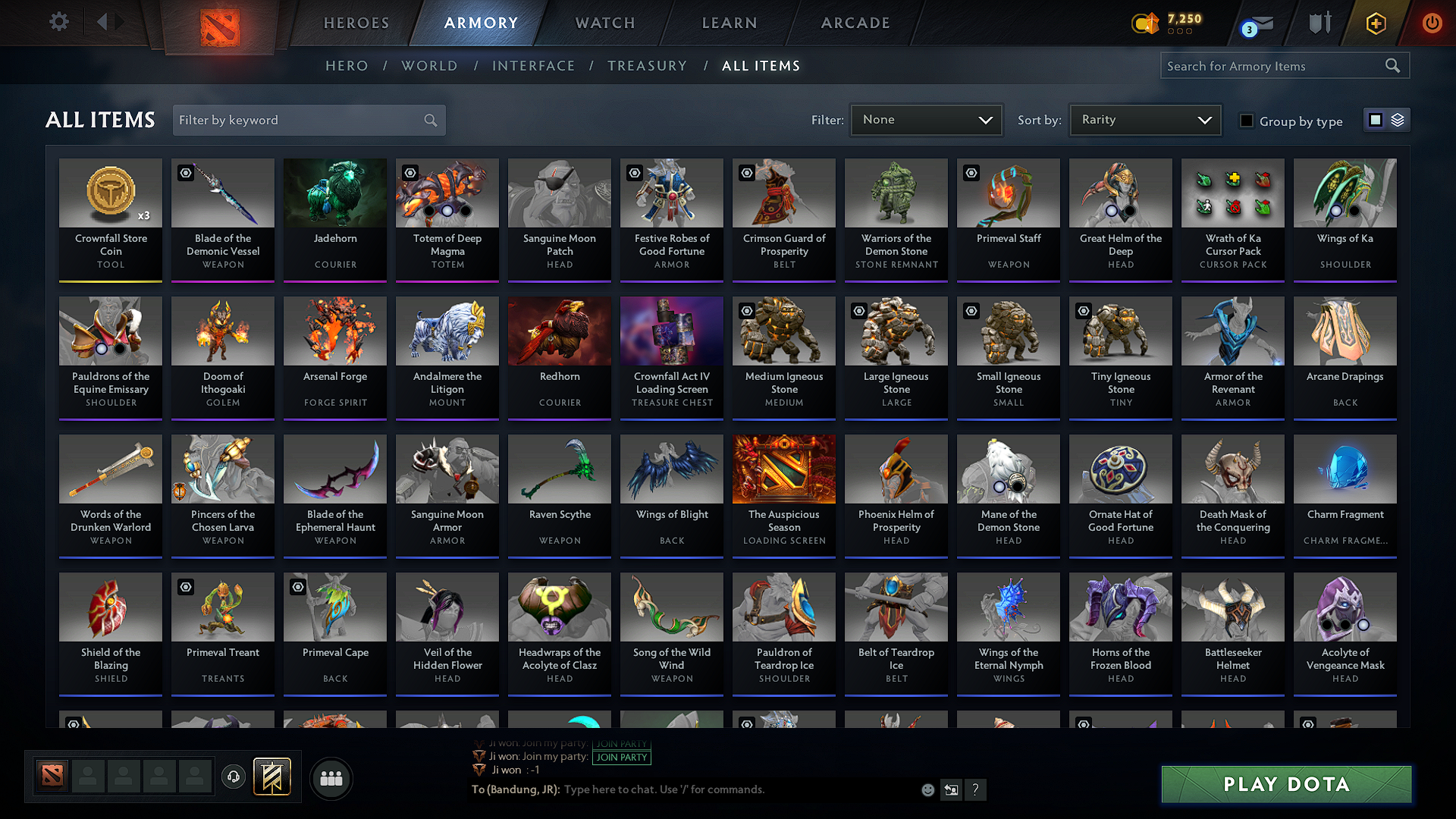Select the Jadehorn courier thumbnail

(x=334, y=193)
